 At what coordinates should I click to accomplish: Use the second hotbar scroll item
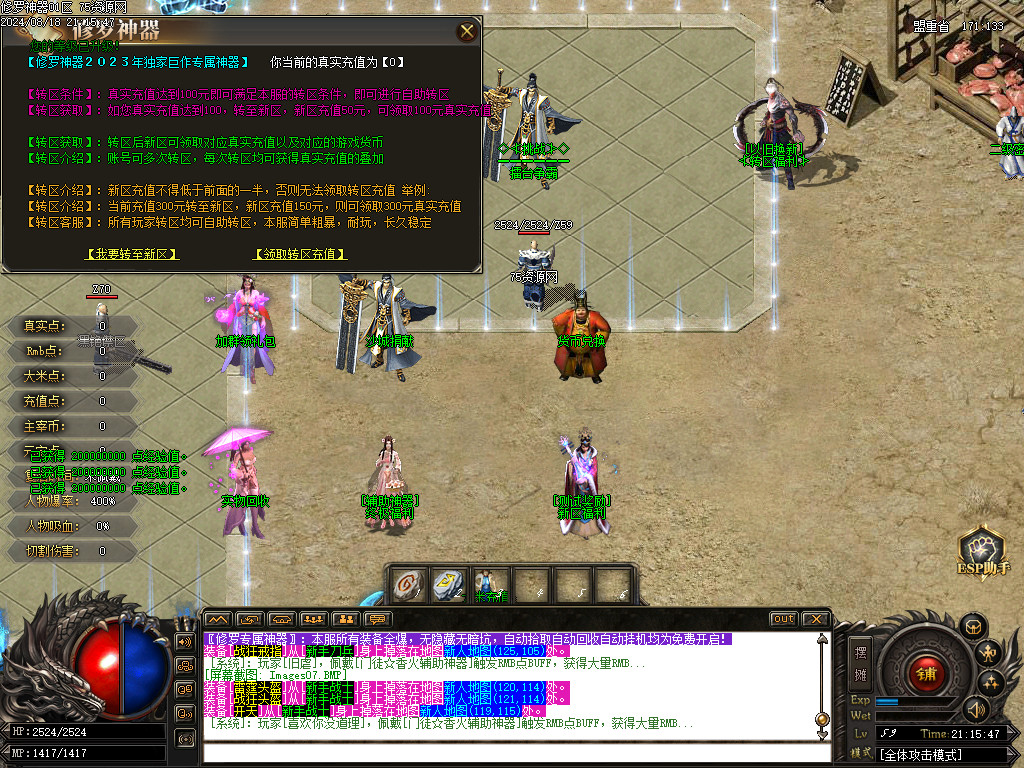point(446,584)
